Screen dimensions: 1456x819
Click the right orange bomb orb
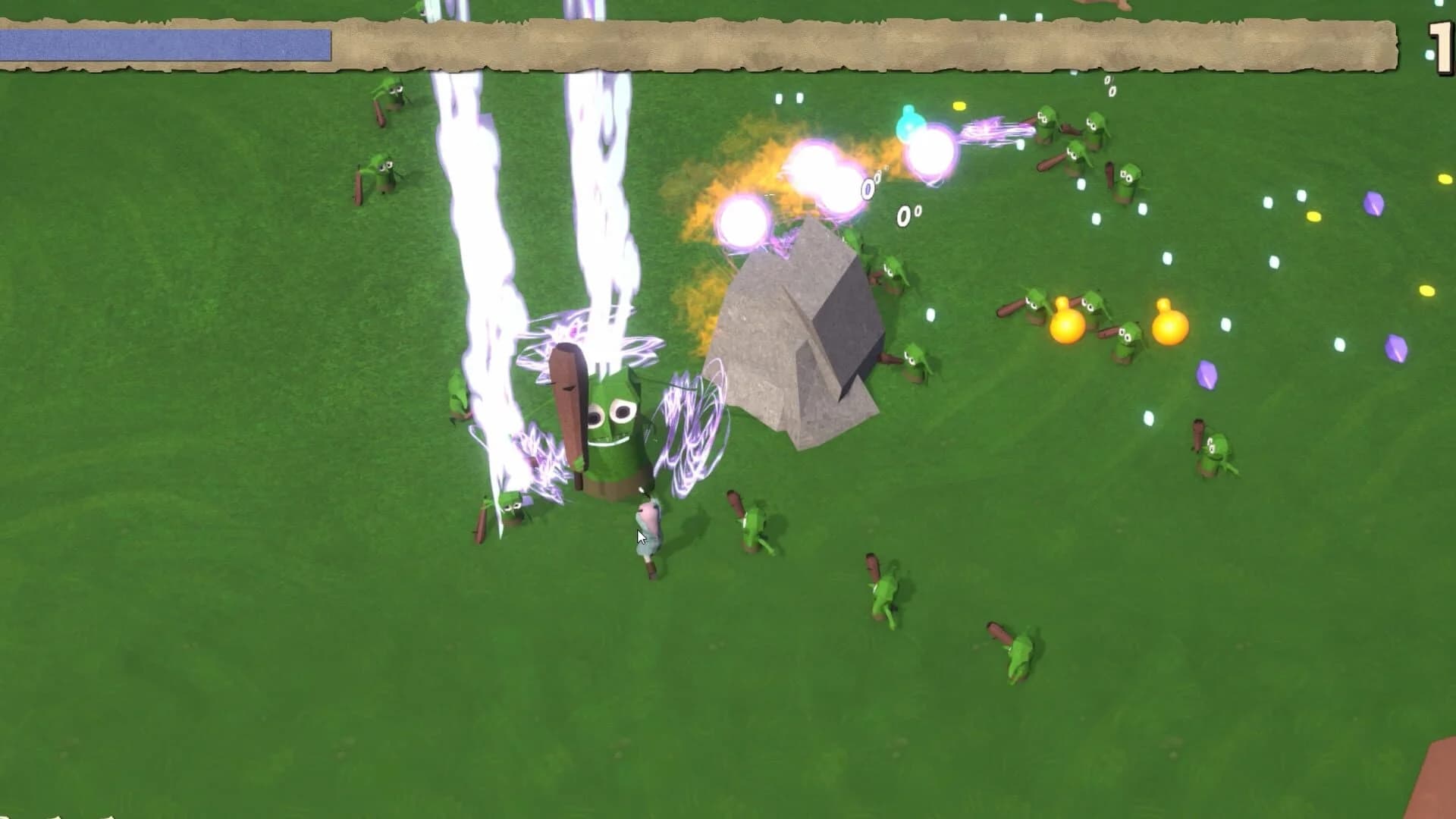1168,326
